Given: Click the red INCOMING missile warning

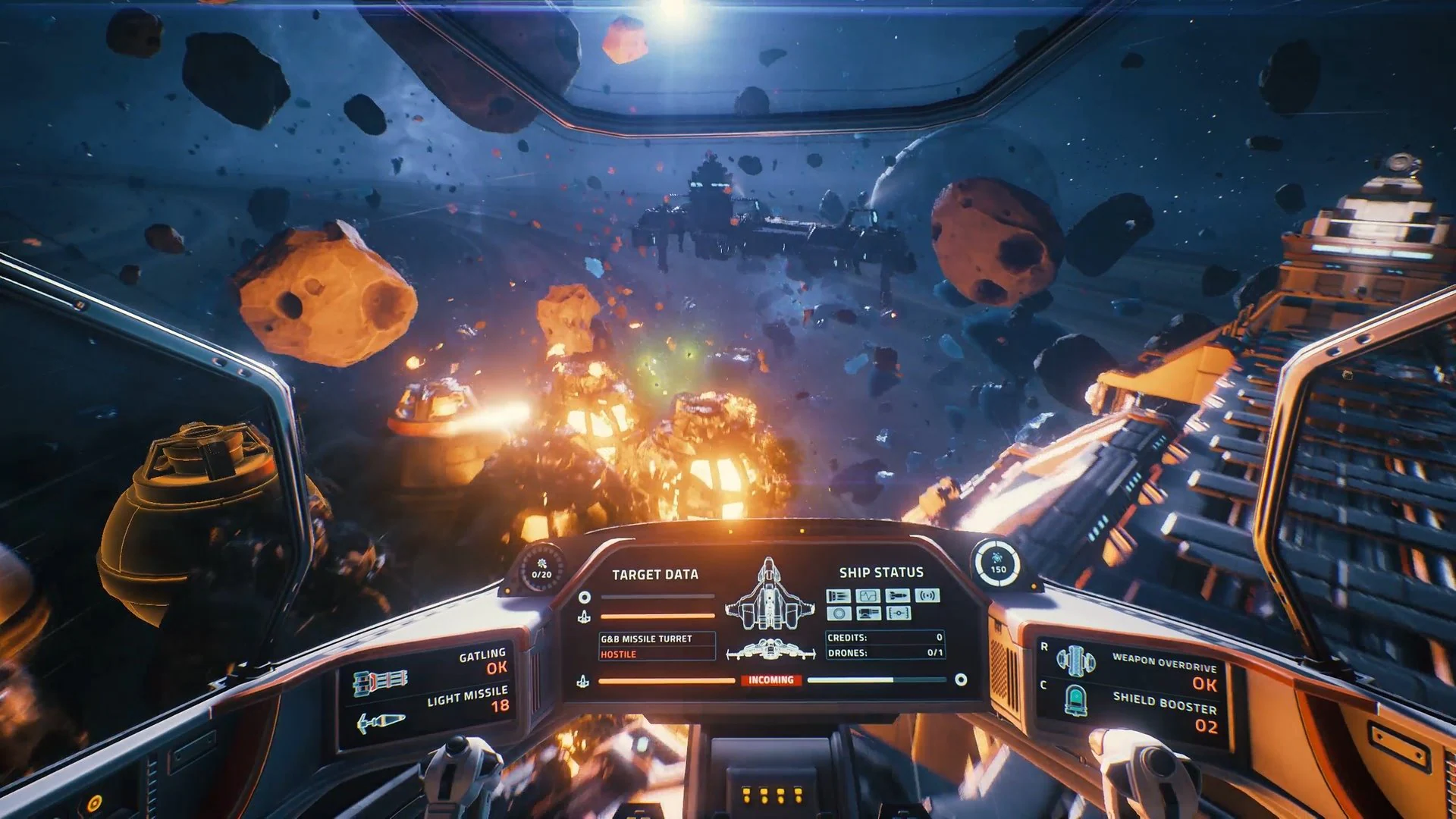Looking at the screenshot, I should (771, 681).
